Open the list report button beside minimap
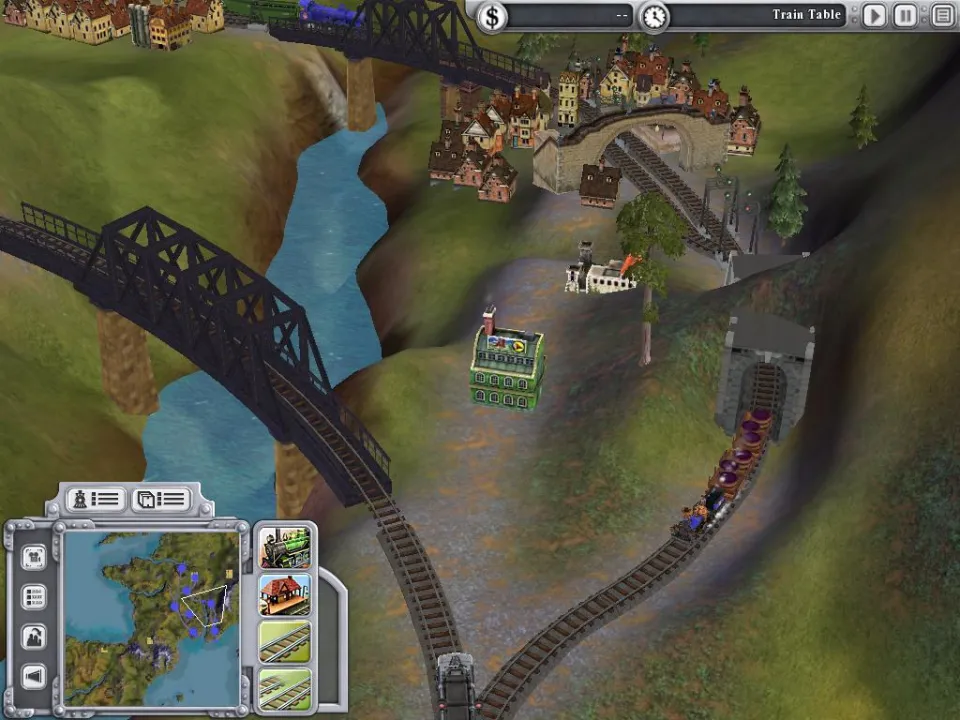Image resolution: width=960 pixels, height=720 pixels. tap(34, 597)
